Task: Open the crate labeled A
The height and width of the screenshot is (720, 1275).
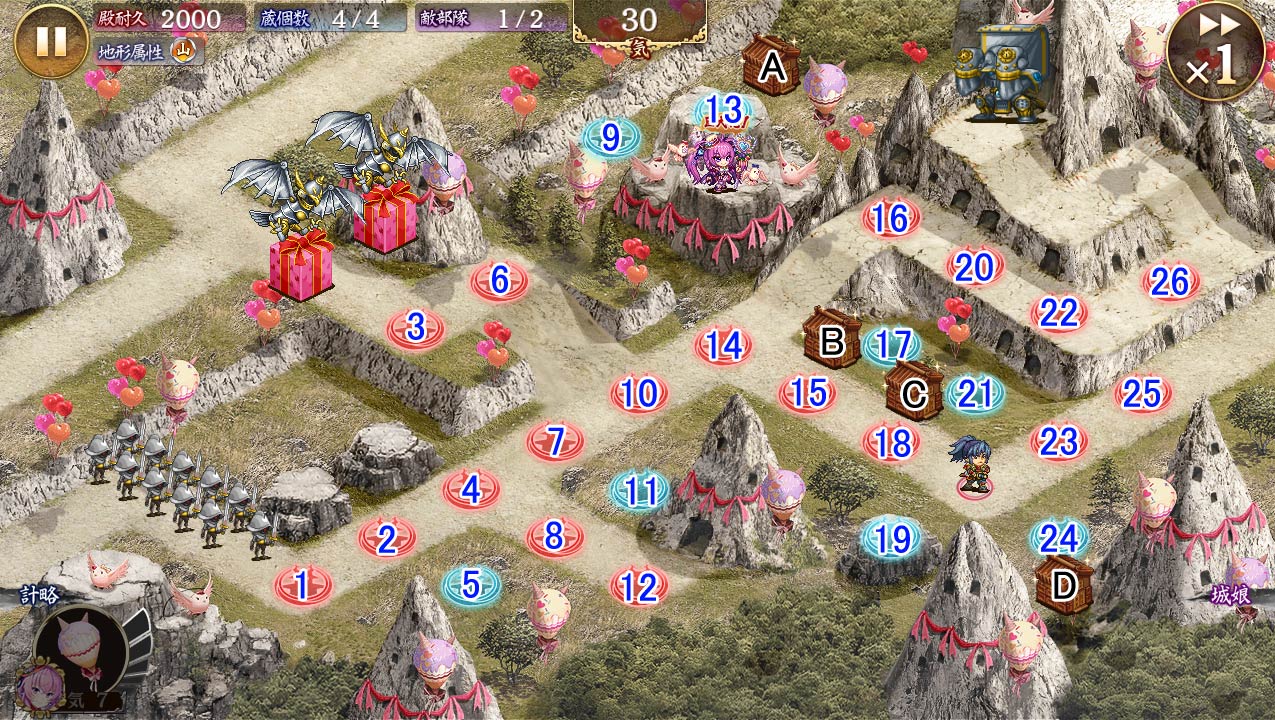Action: point(771,67)
